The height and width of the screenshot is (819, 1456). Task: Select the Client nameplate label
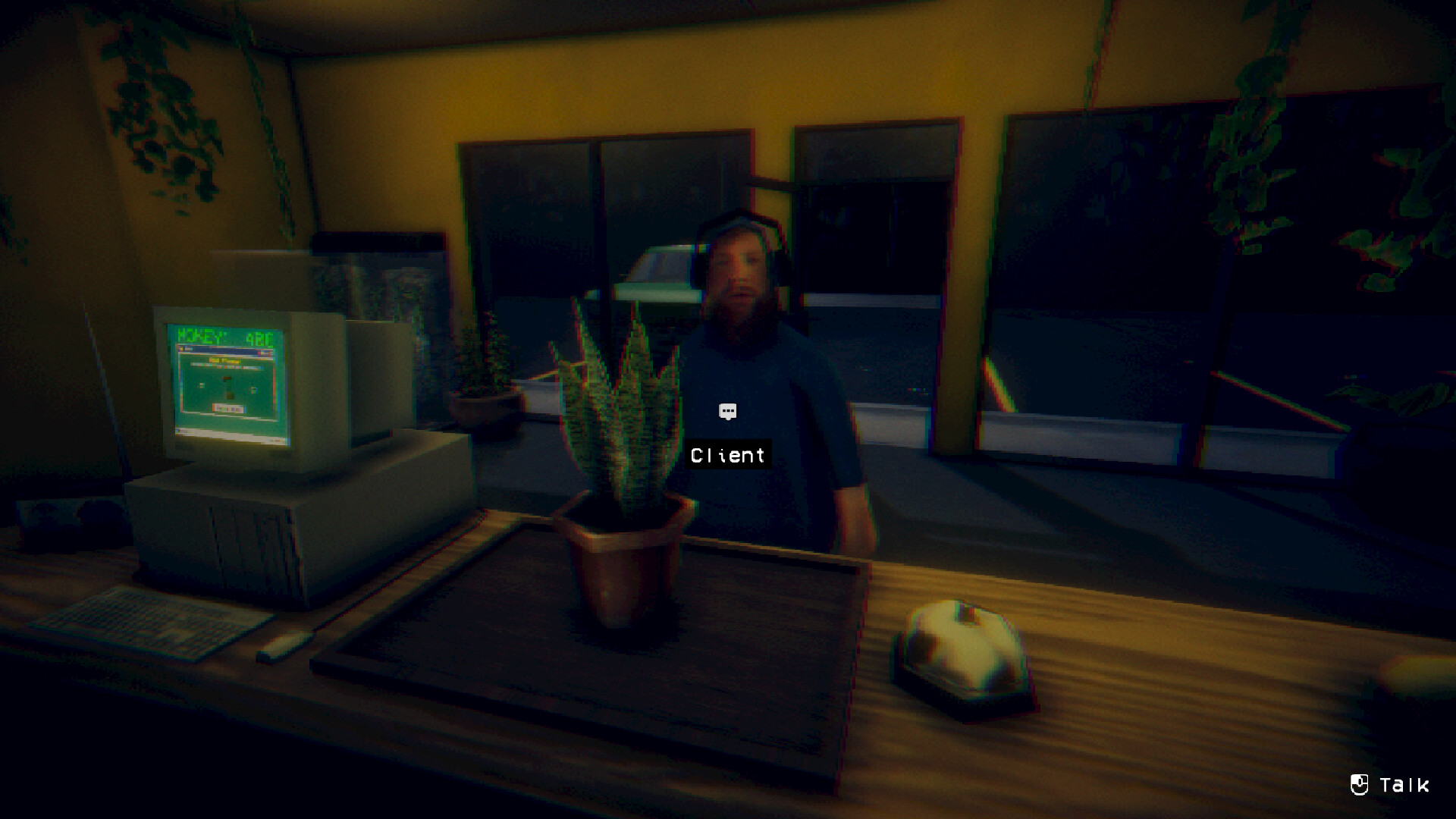(x=727, y=455)
